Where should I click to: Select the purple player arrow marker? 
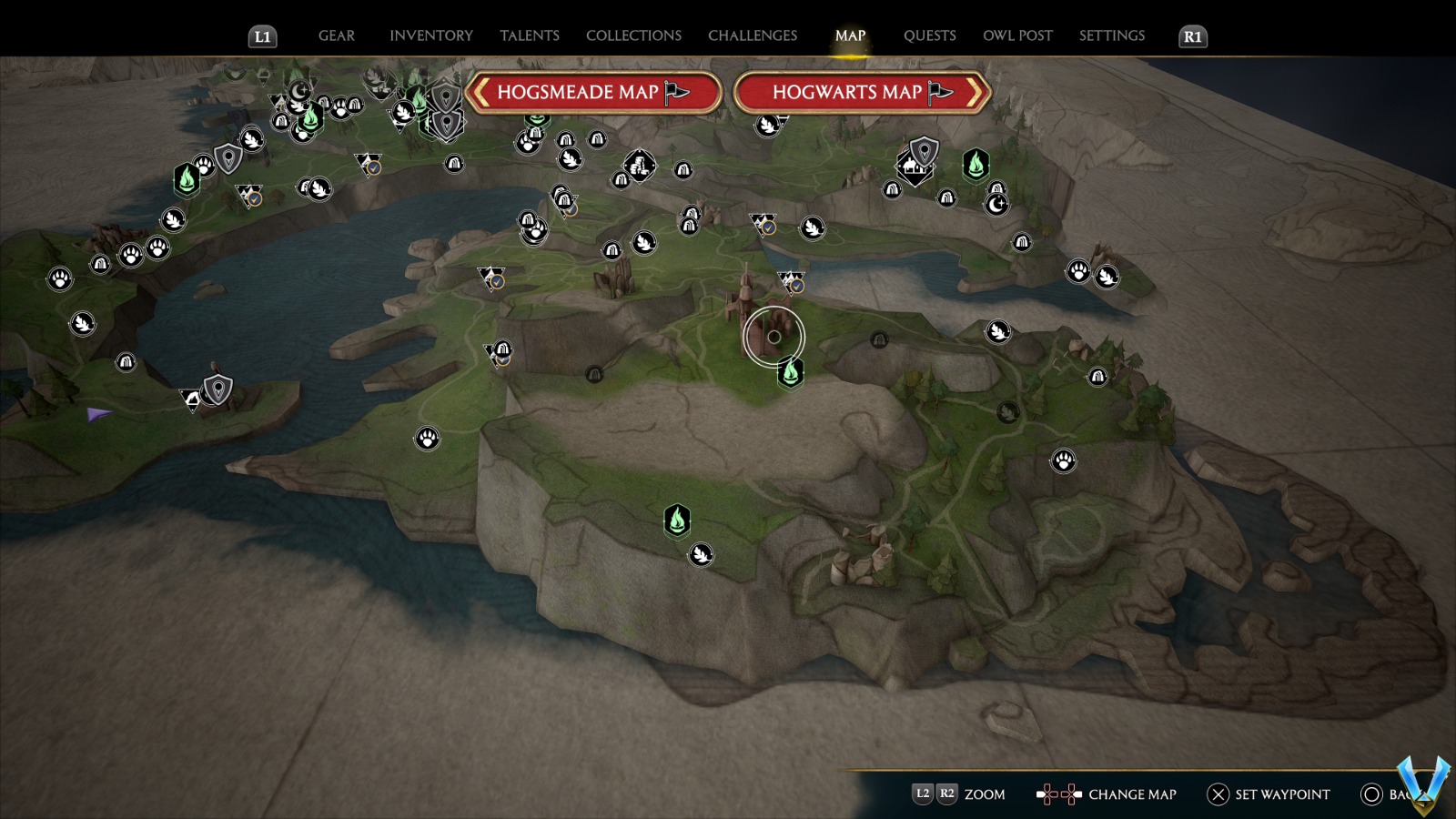click(x=98, y=415)
